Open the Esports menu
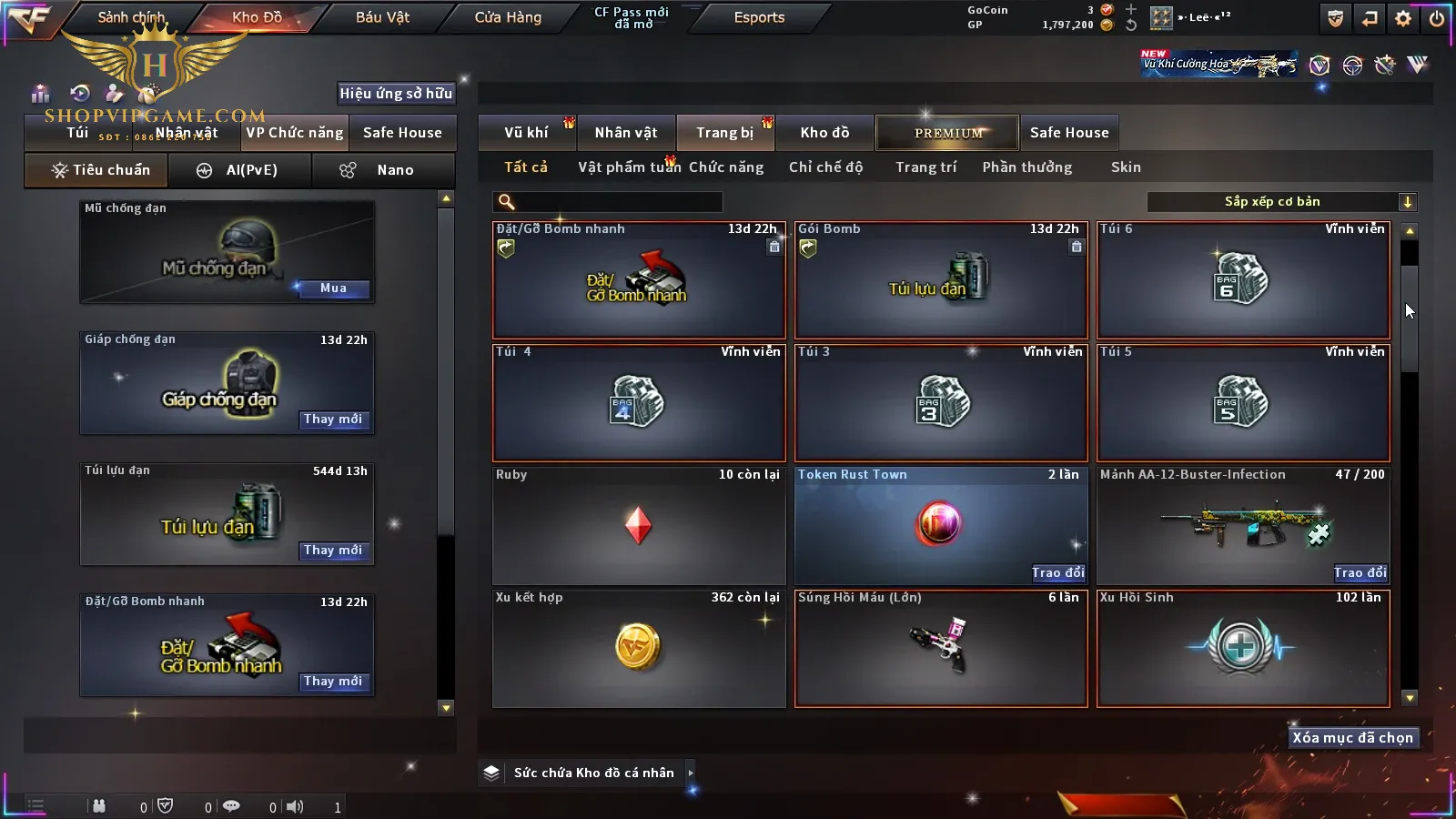 (x=759, y=17)
